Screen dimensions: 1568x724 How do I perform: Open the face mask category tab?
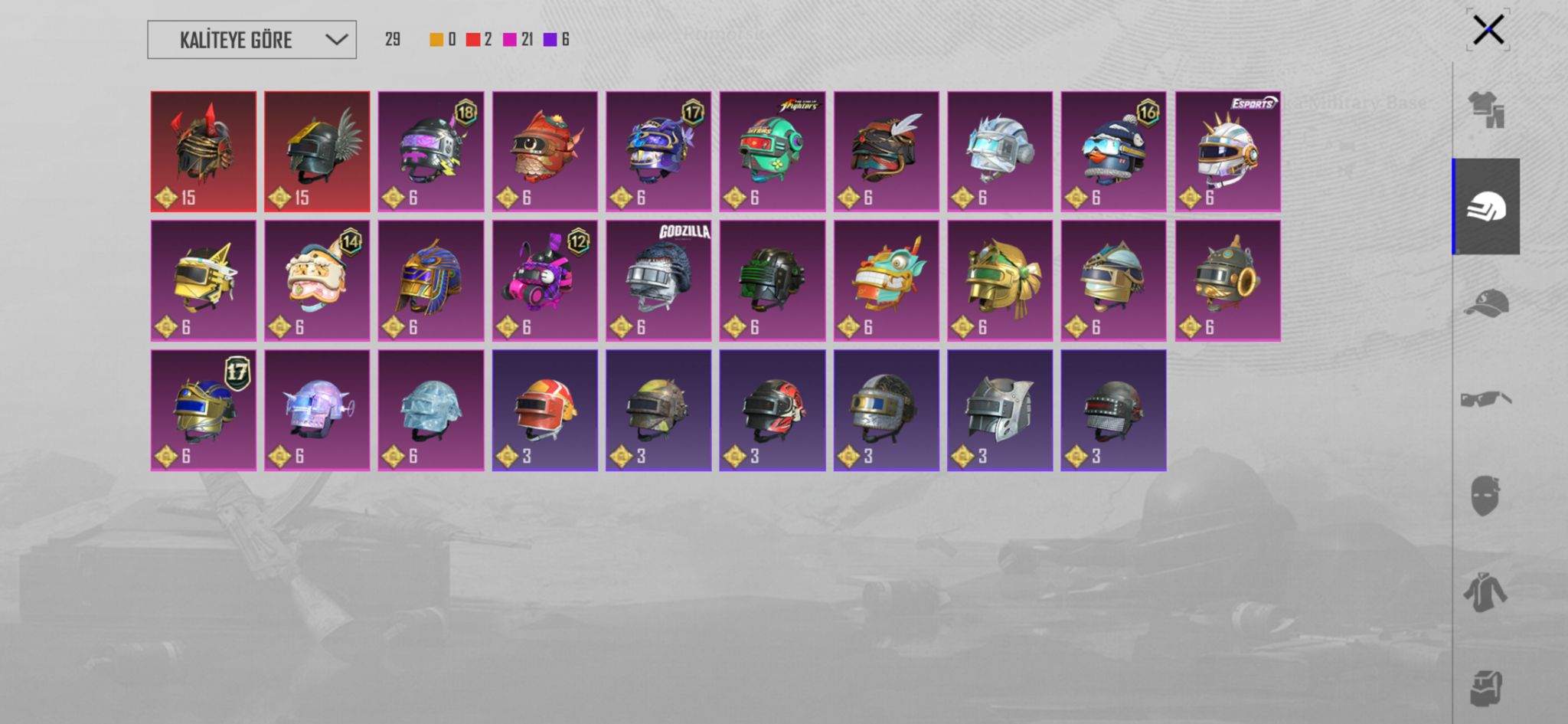pyautogui.click(x=1485, y=496)
